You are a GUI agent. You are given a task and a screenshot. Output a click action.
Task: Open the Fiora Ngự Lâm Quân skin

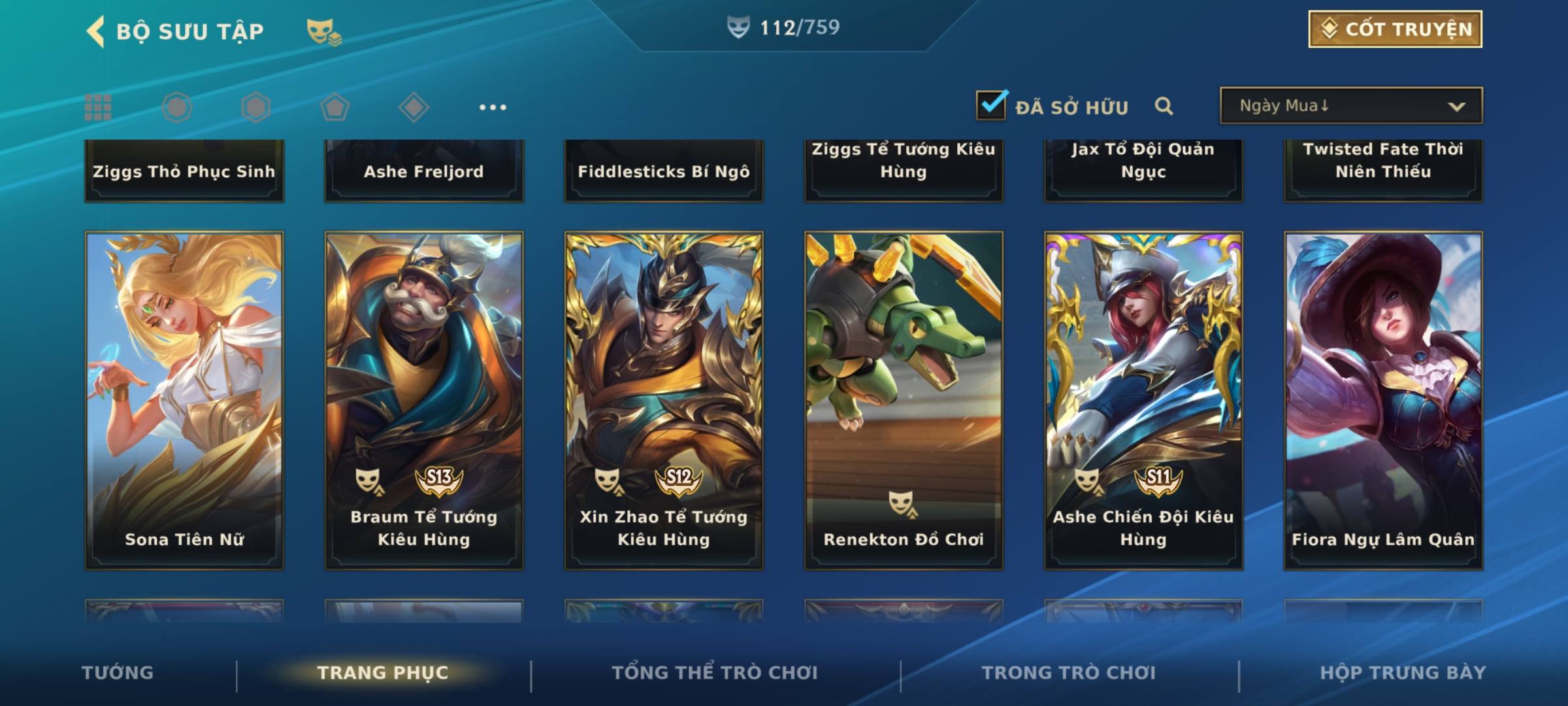point(1383,400)
